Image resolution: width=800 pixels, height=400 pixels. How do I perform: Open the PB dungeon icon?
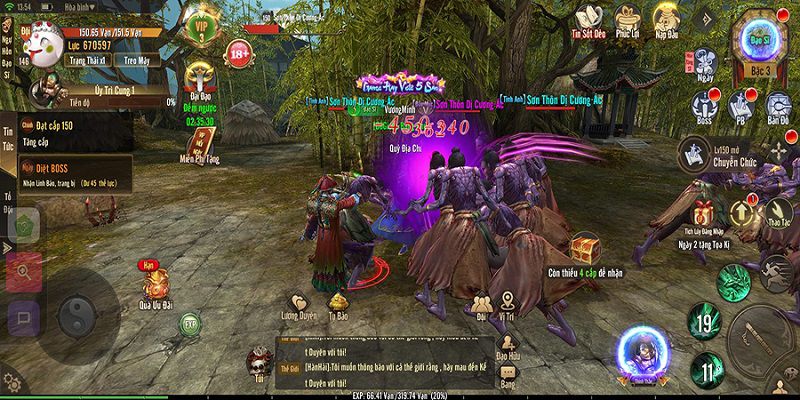[741, 108]
